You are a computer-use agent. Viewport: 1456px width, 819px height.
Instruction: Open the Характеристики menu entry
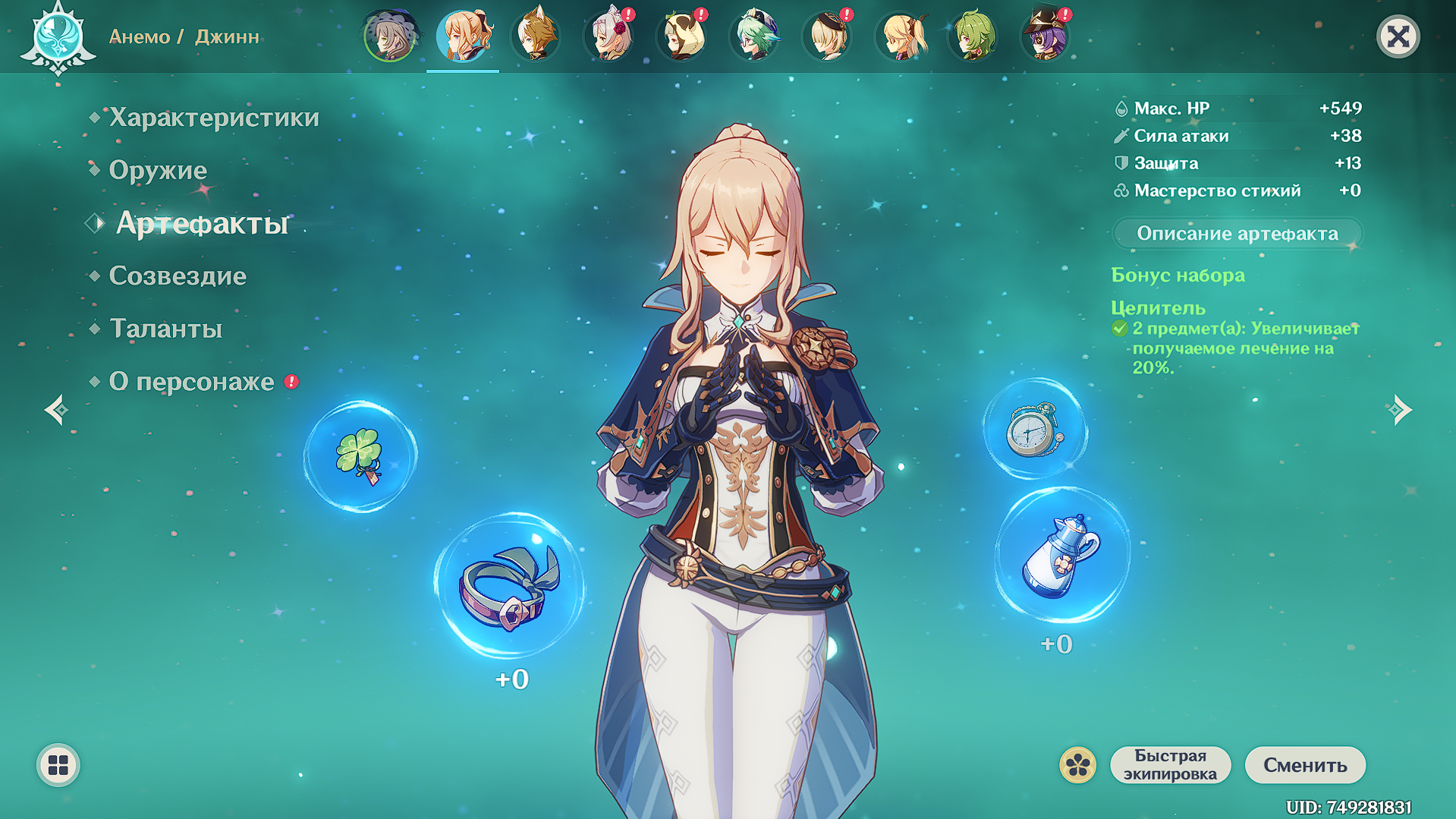[x=214, y=118]
